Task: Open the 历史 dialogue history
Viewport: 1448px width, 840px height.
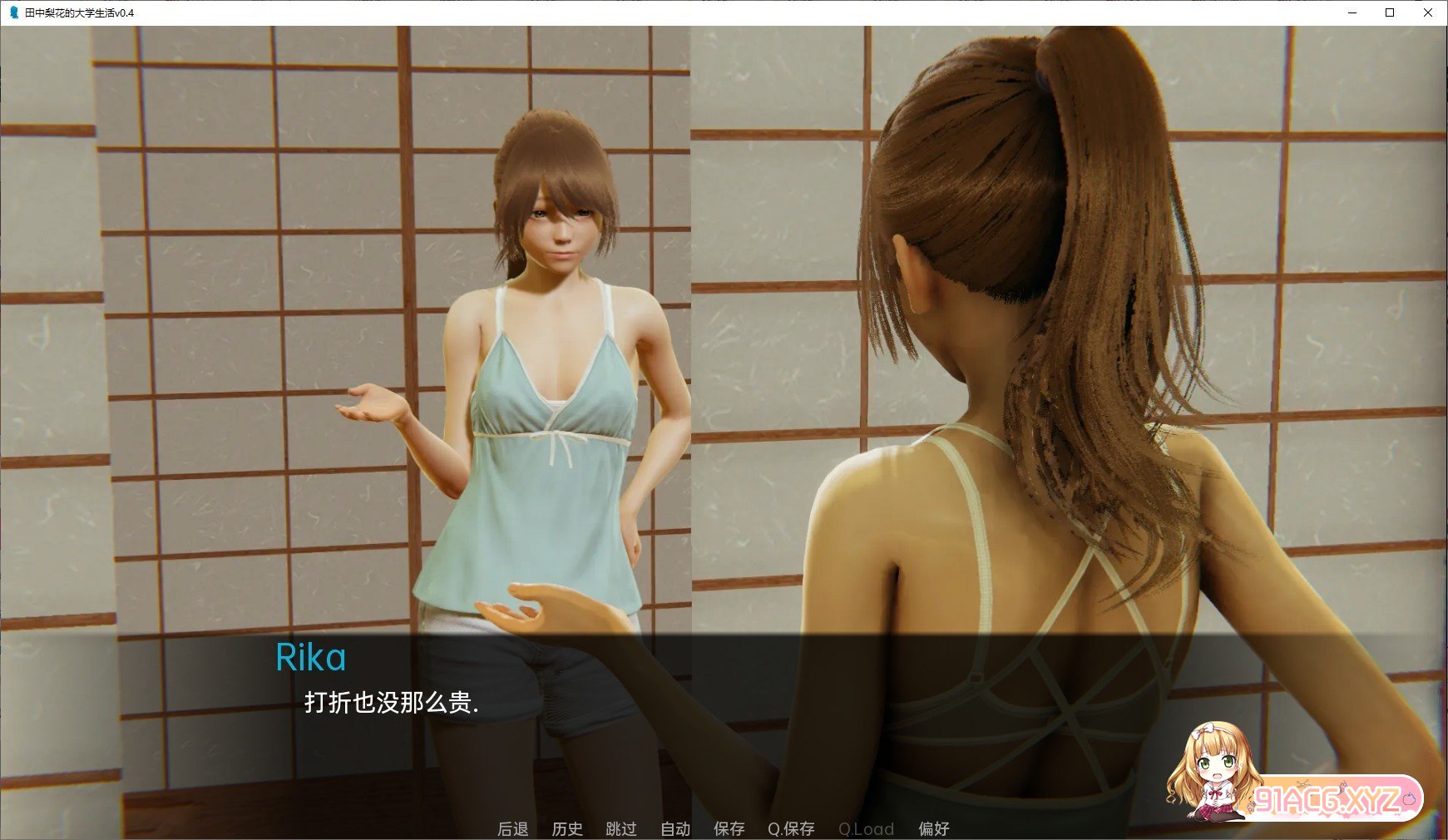Action: (567, 828)
